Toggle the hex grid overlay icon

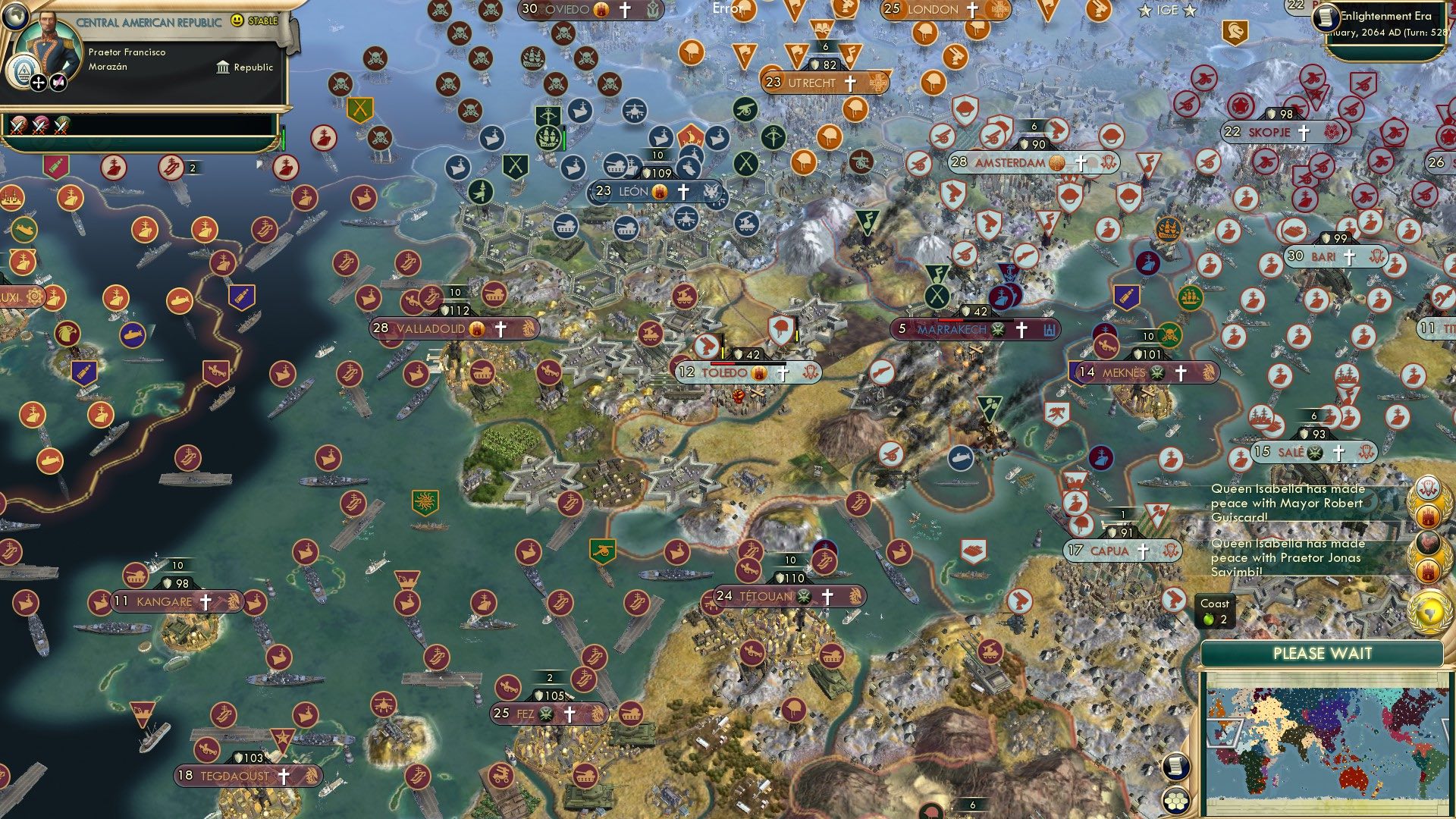click(x=1176, y=800)
